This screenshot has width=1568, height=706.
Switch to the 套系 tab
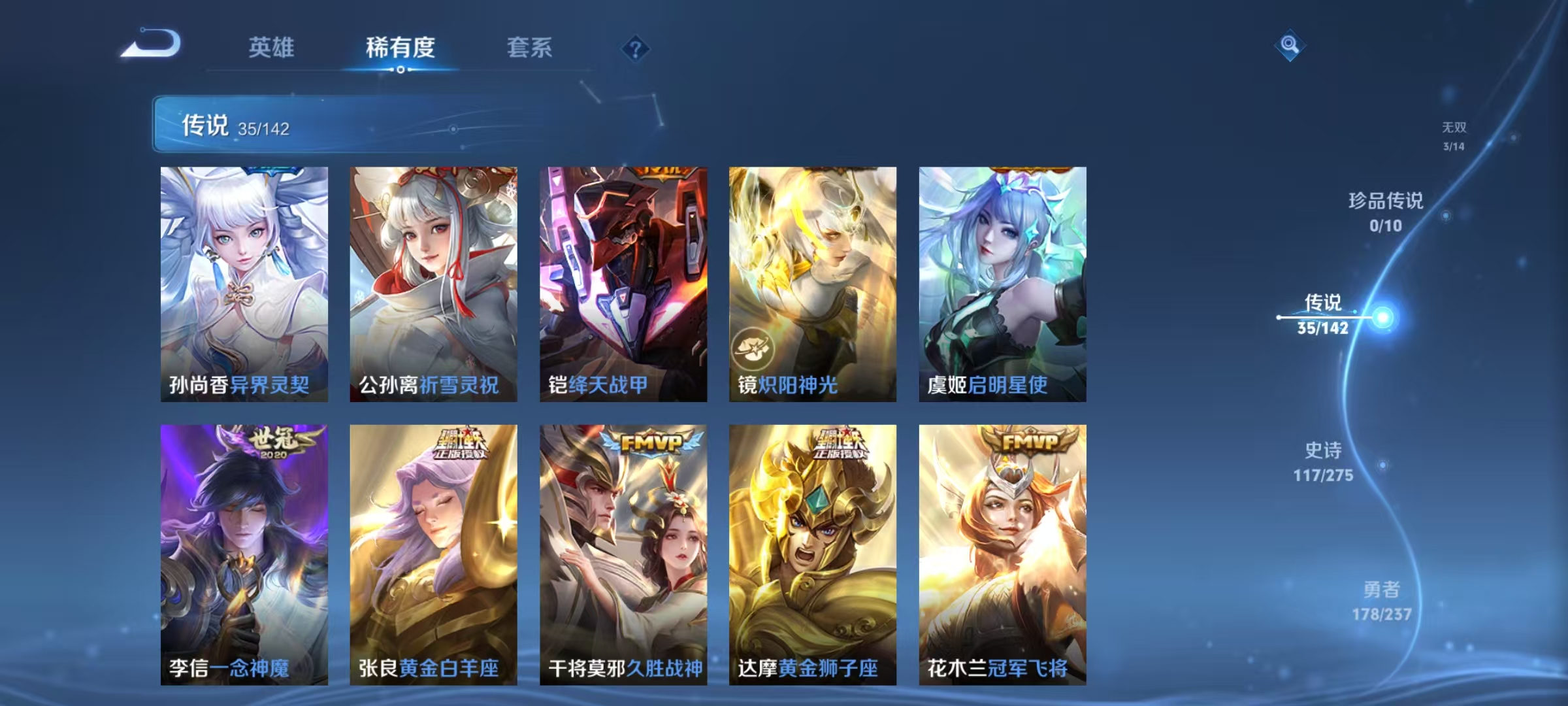(530, 47)
